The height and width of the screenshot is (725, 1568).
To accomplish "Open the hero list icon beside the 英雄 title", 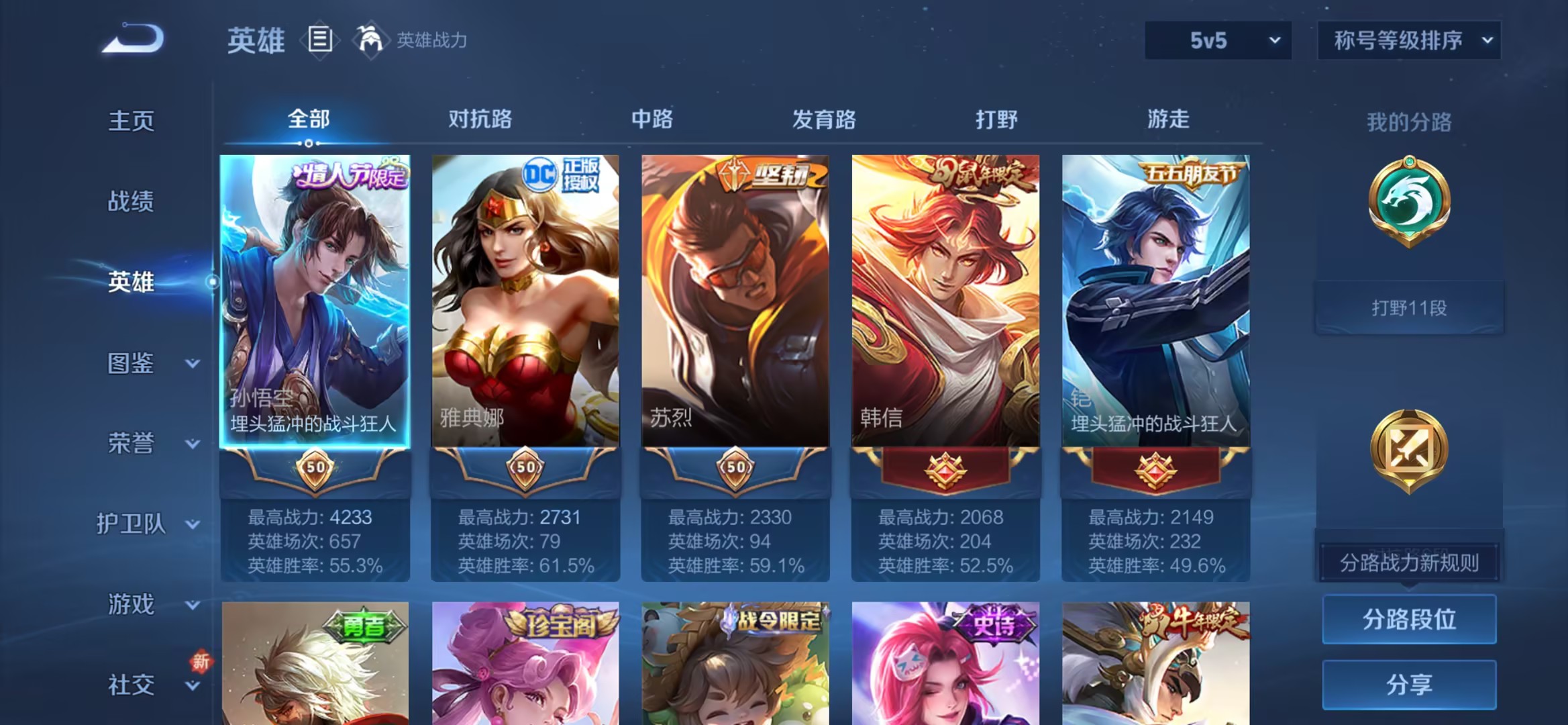I will tap(321, 38).
